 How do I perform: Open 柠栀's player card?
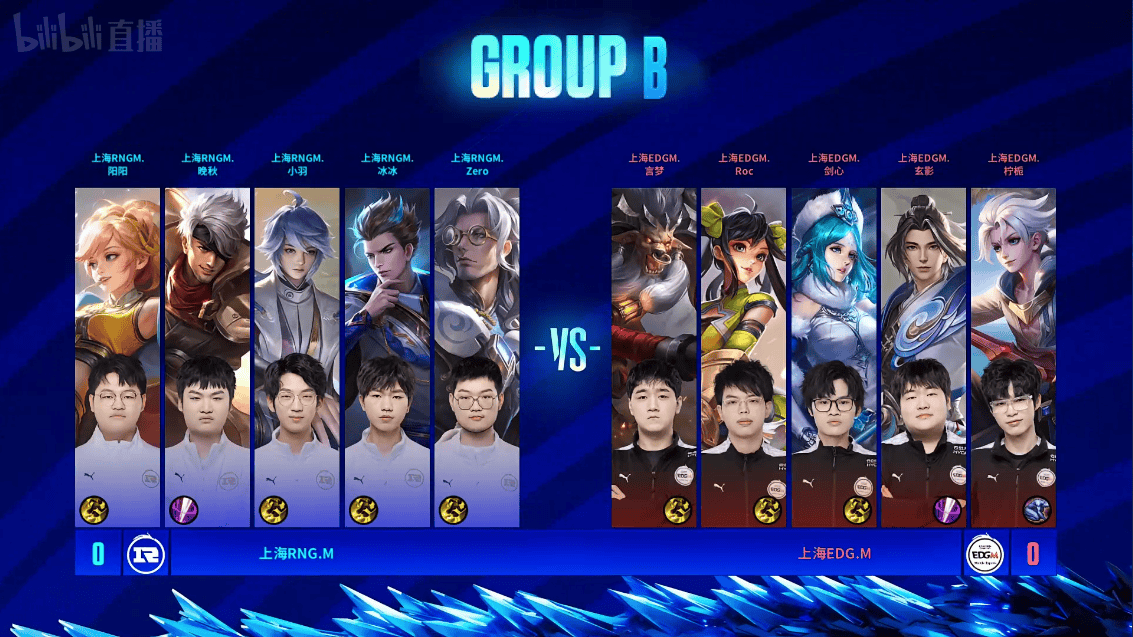[x=1013, y=356]
